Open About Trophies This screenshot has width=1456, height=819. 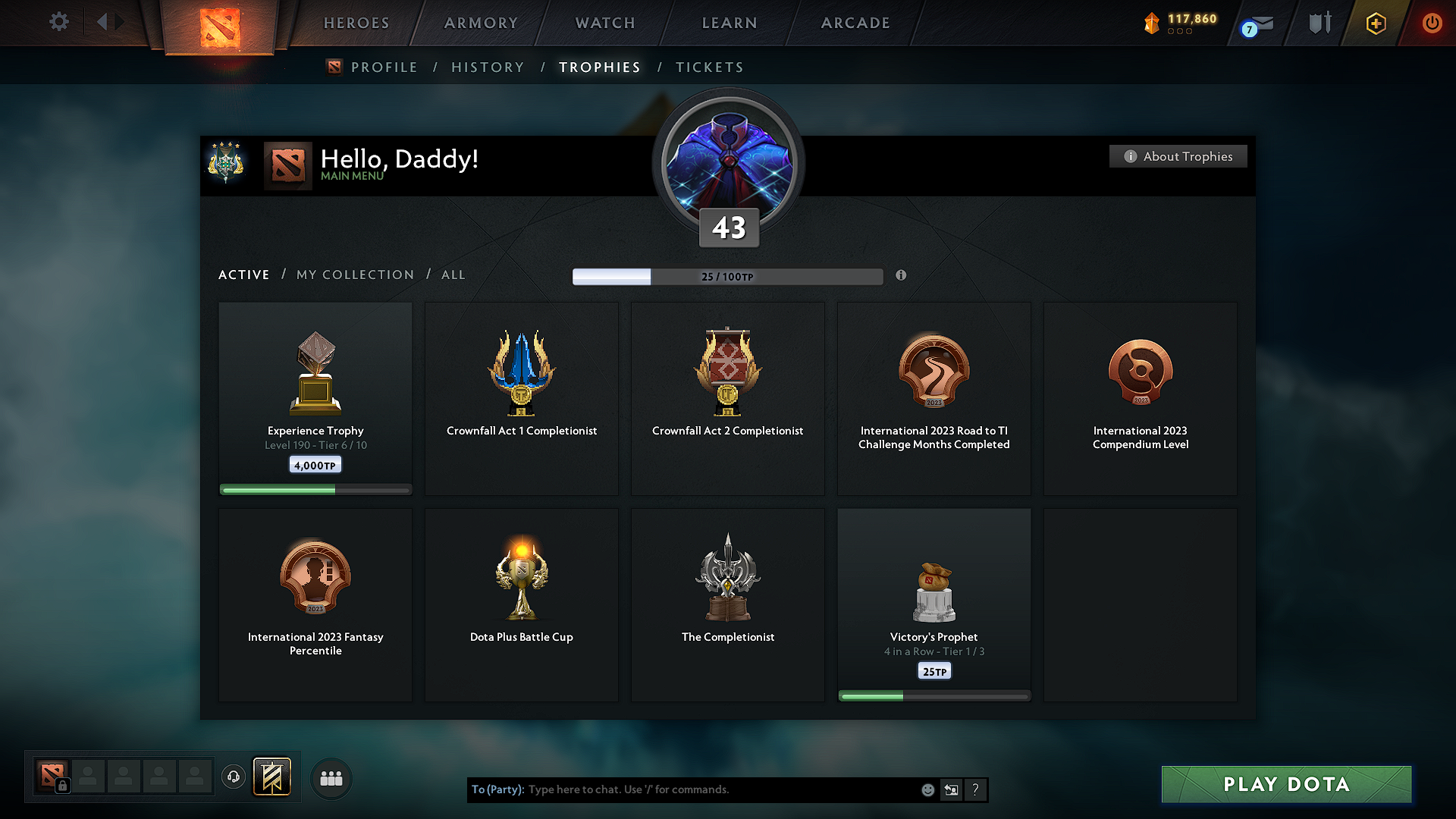pos(1178,156)
